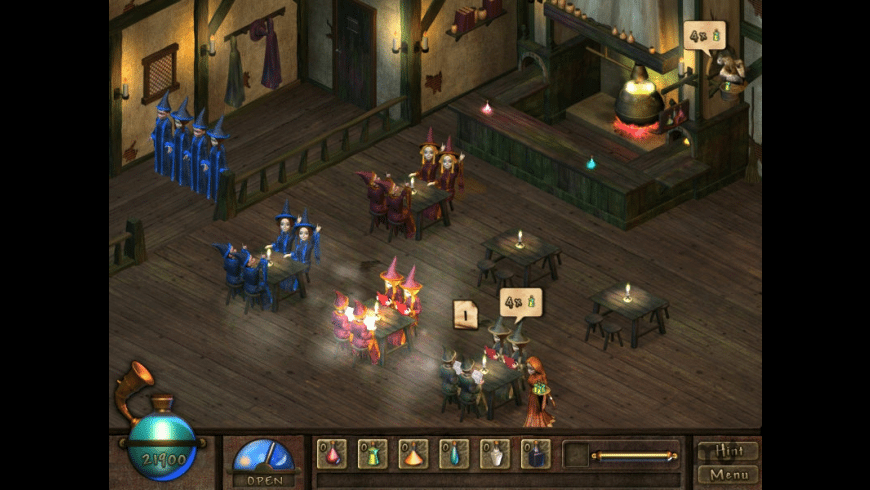This screenshot has width=870, height=490.
Task: Click the order speech bubble above the seated witches
Action: click(520, 301)
